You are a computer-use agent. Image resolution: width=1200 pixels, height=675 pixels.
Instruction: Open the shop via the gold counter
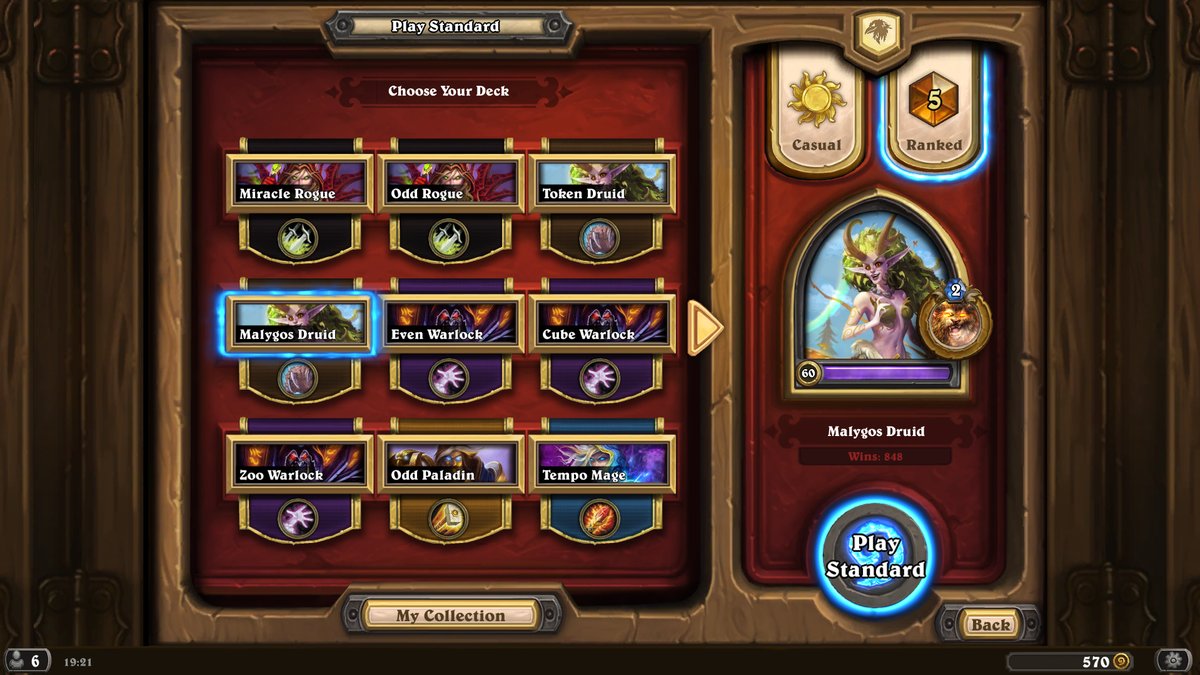click(x=1069, y=661)
